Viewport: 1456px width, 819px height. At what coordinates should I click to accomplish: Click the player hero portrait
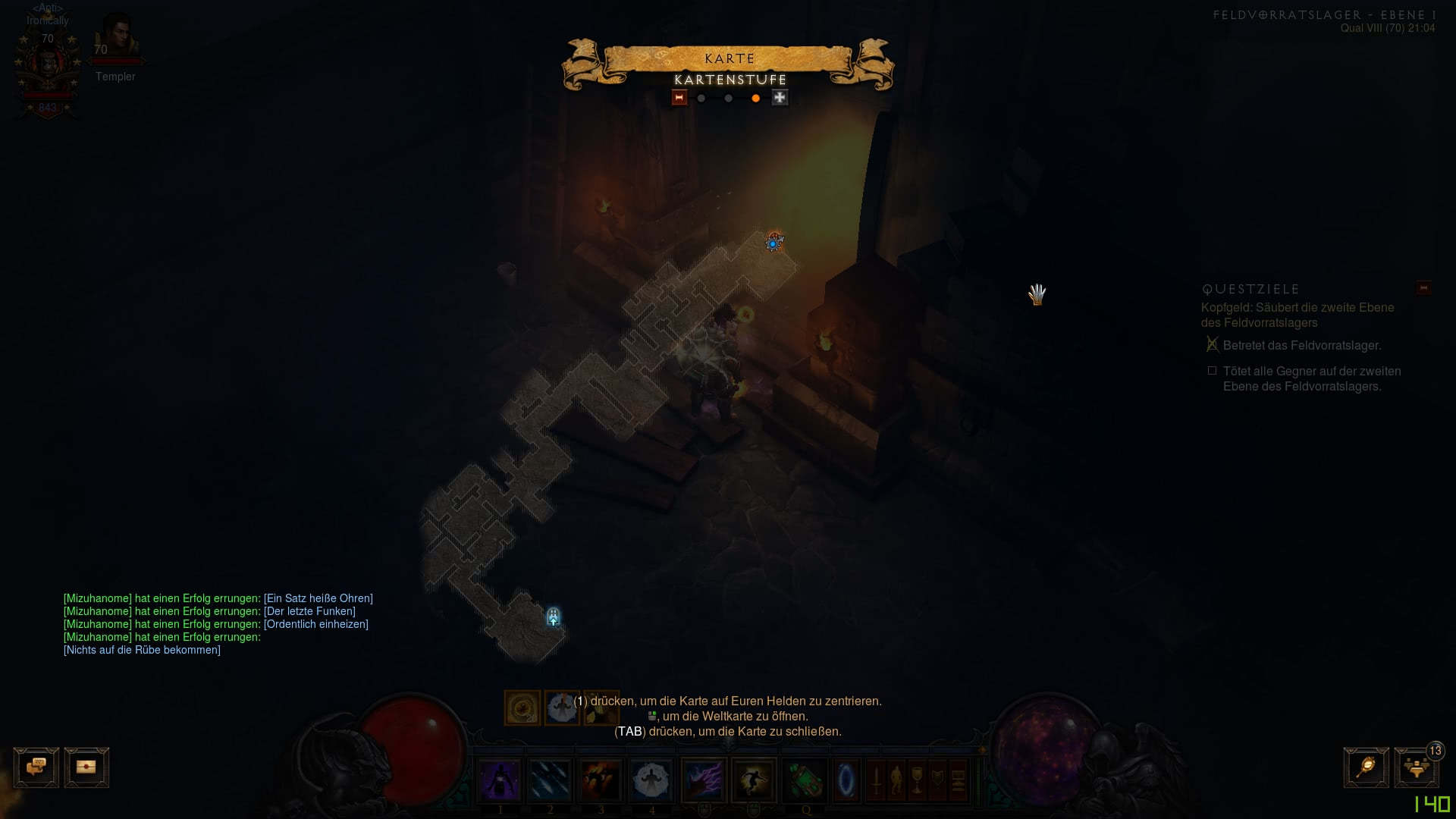48,68
